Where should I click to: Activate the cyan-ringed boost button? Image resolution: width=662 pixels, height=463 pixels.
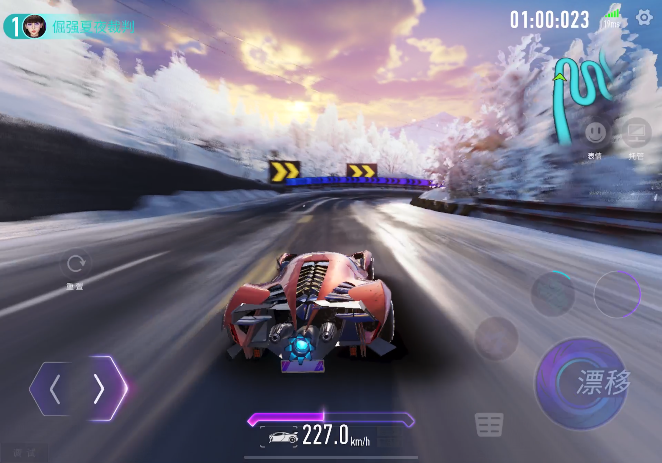(x=552, y=294)
